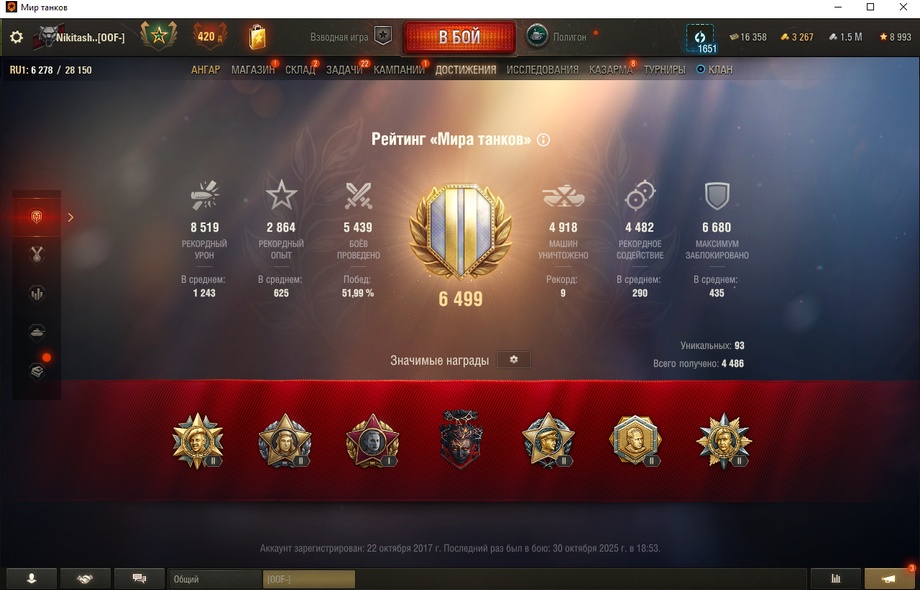Screen dimensions: 920x590
Task: Start a battle with the В БОЙ button
Action: tap(459, 38)
